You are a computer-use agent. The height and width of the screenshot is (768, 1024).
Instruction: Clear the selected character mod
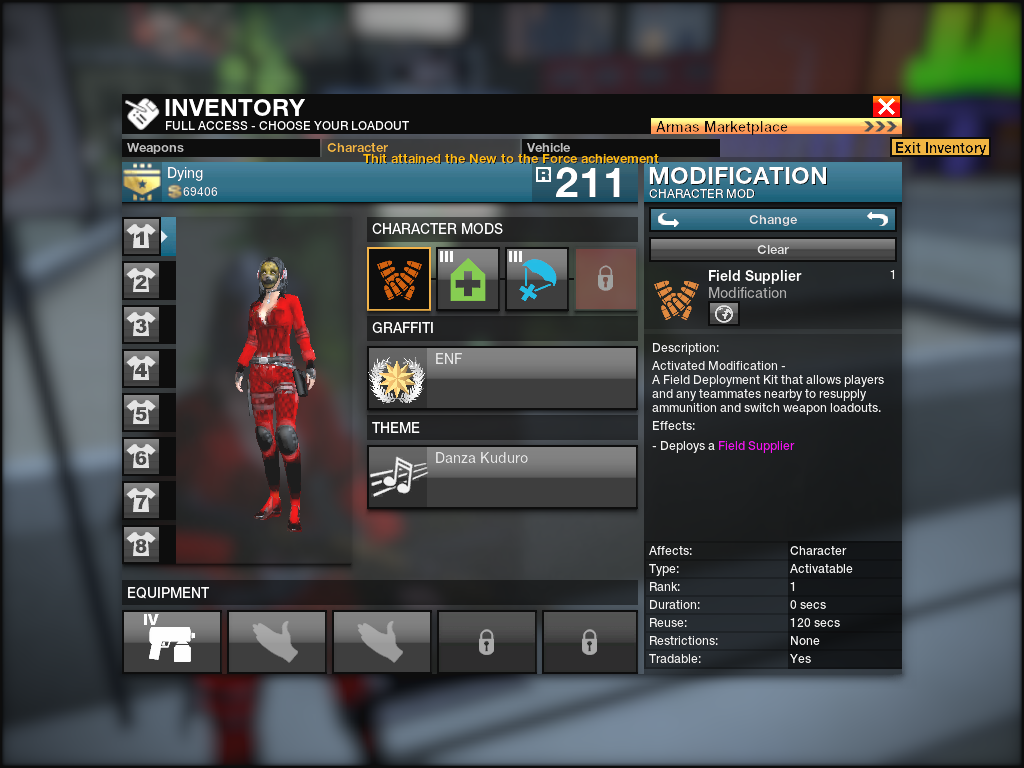tap(772, 250)
